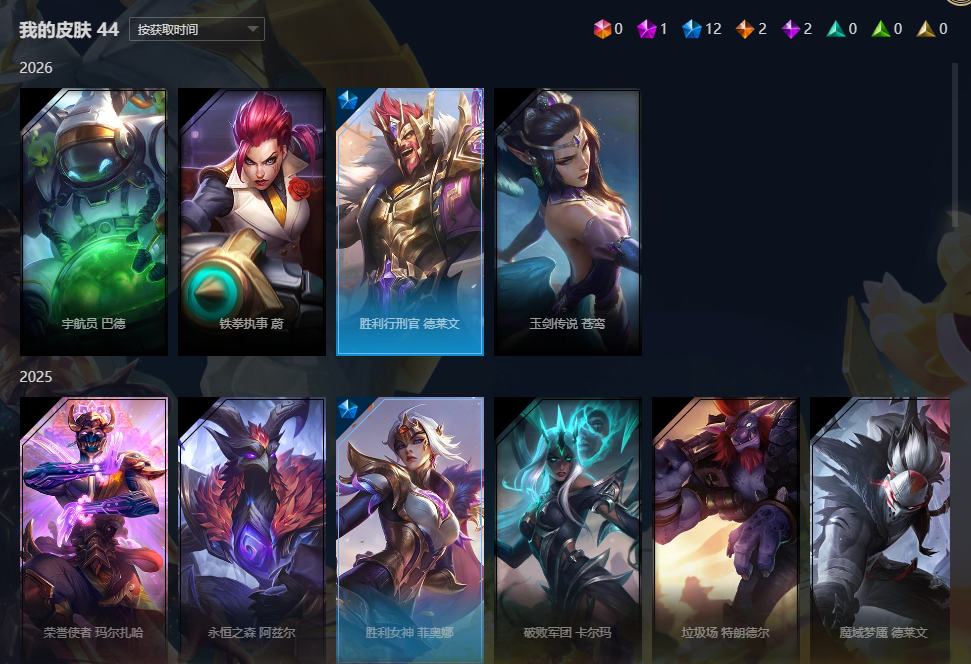Select the 宇航员 巴德 skin card

[x=94, y=221]
